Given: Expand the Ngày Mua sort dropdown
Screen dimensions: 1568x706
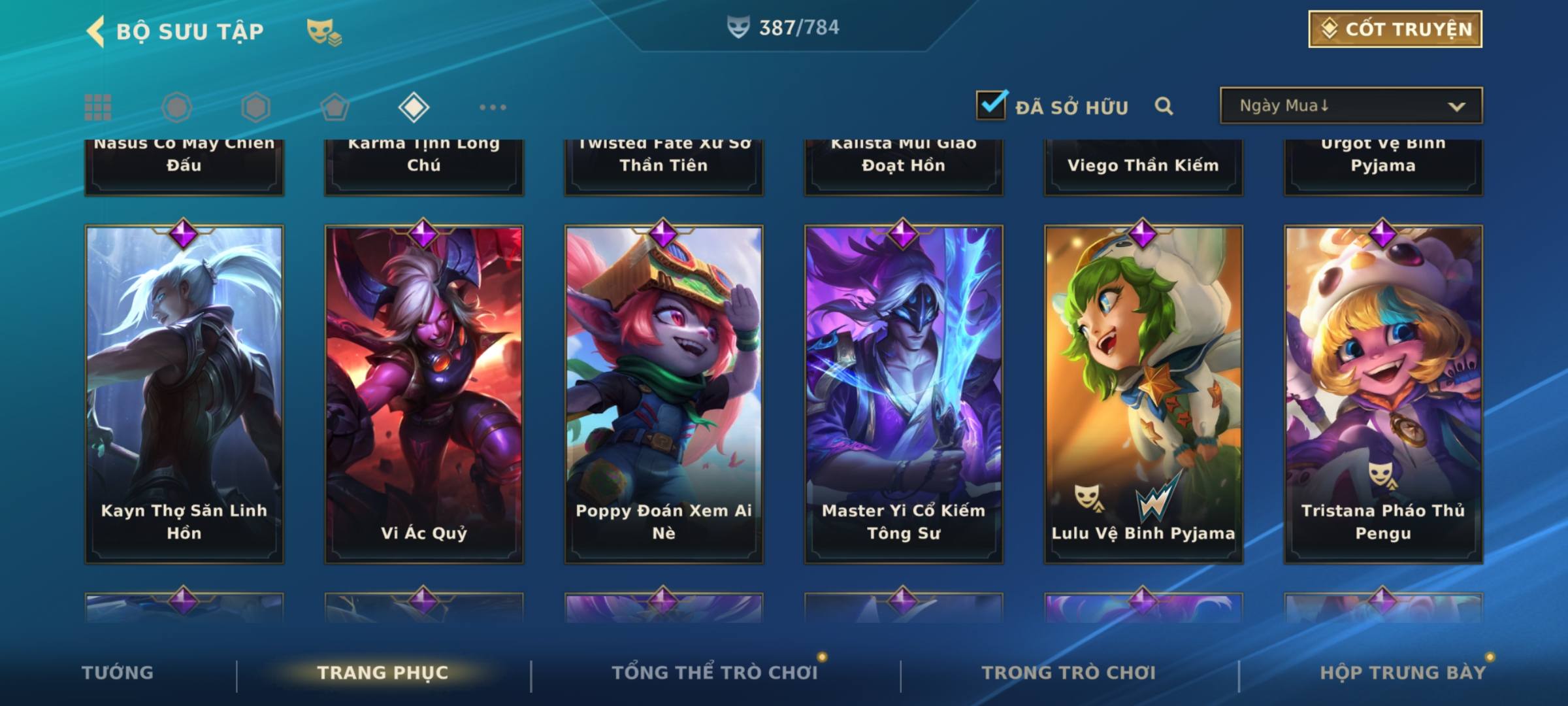Looking at the screenshot, I should pos(1350,106).
